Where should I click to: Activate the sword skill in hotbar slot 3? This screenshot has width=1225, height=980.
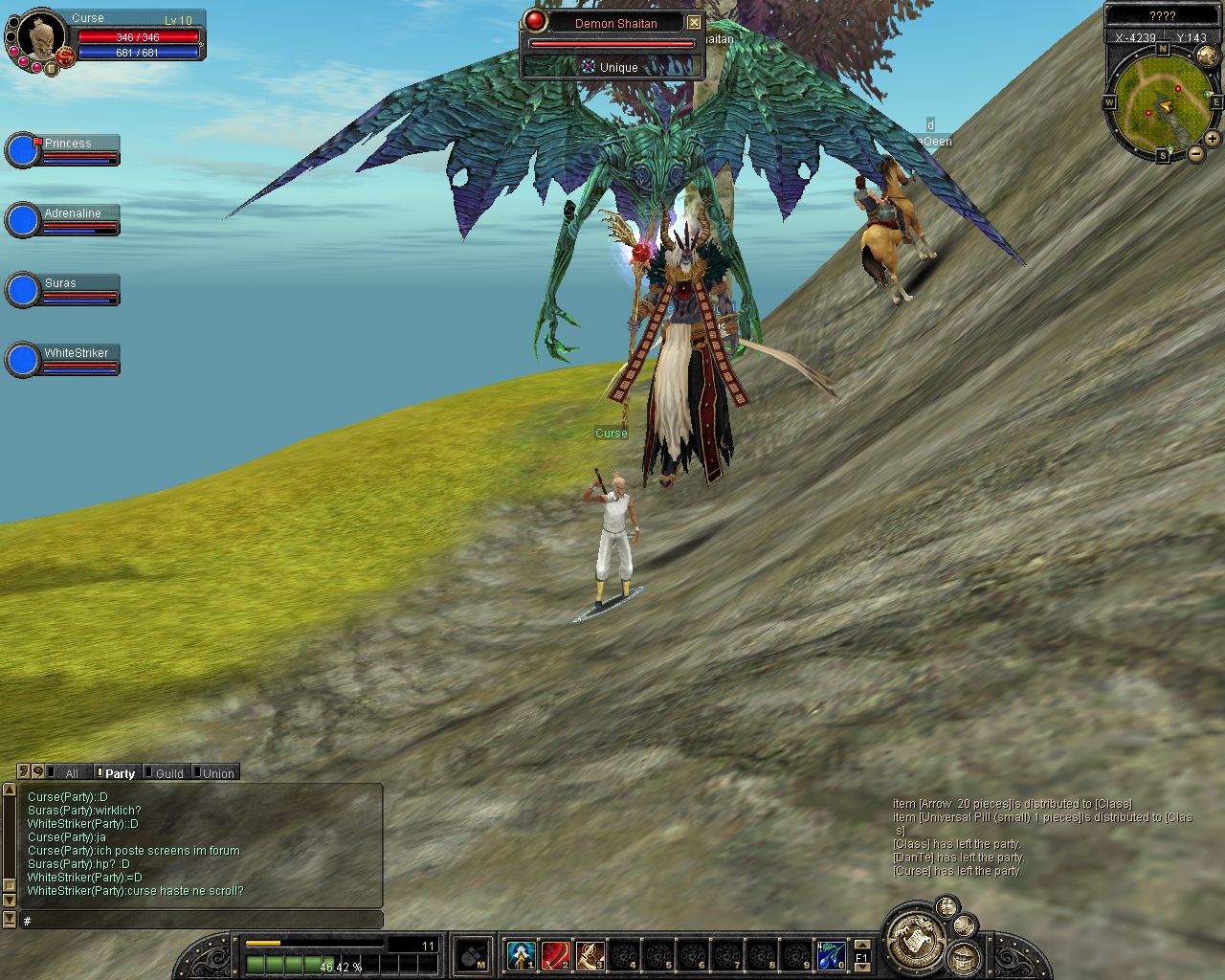click(x=590, y=954)
